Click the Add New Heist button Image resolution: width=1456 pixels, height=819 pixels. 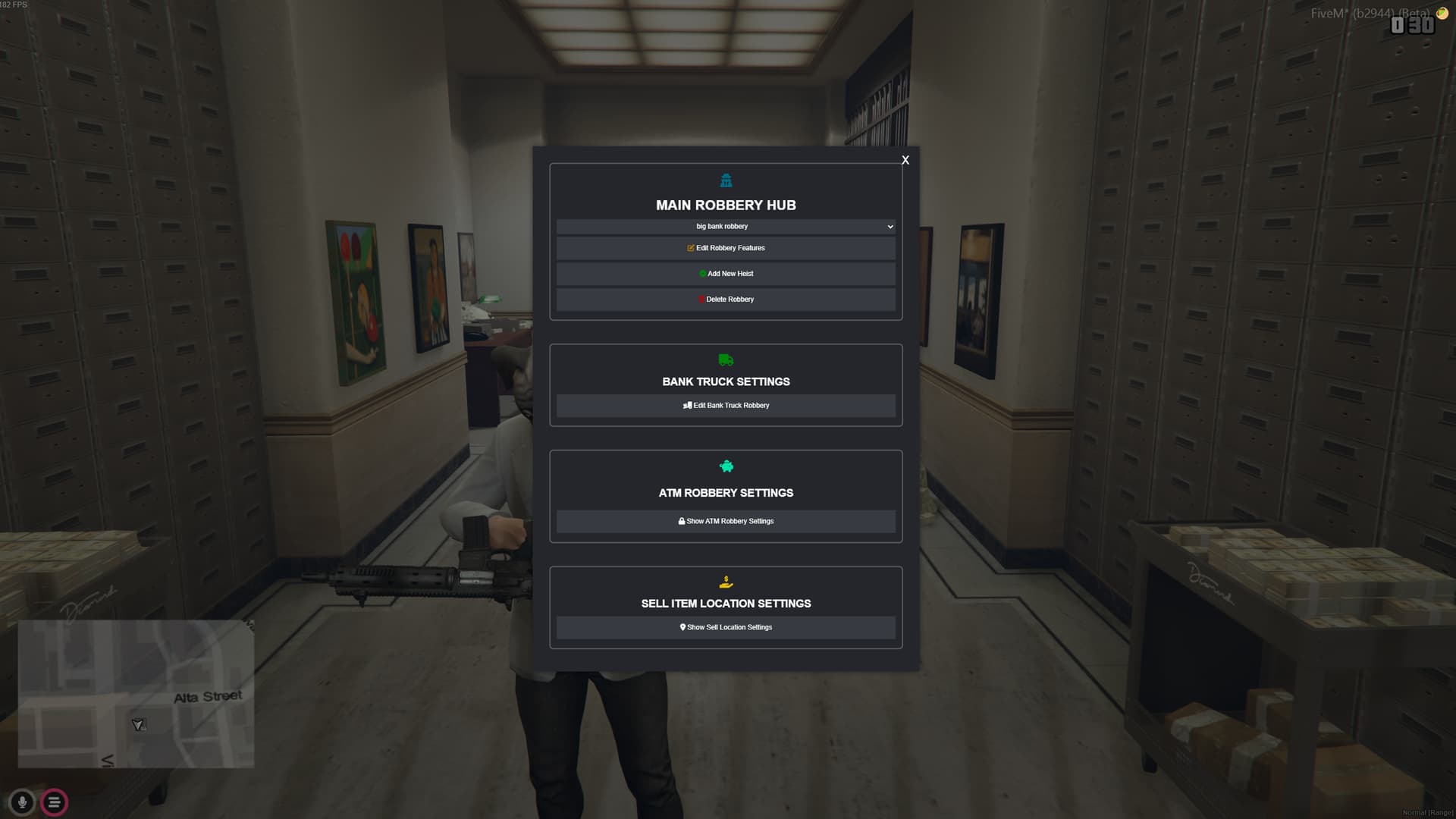pos(726,274)
